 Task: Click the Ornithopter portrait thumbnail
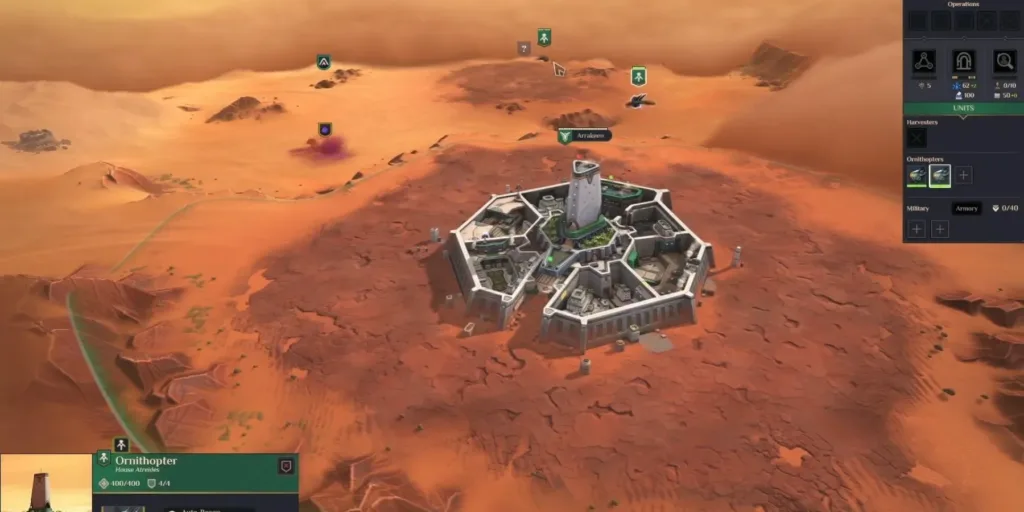tap(46, 484)
